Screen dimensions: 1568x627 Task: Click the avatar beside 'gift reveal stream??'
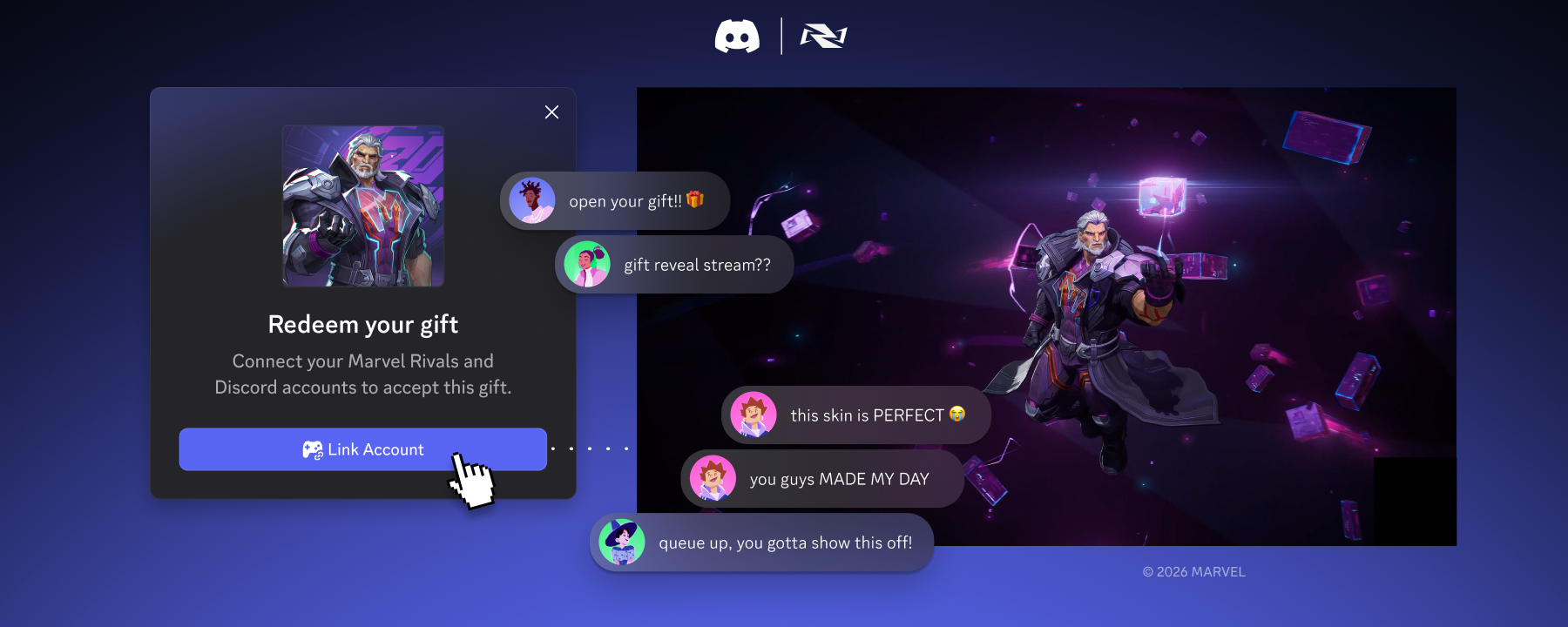(589, 264)
